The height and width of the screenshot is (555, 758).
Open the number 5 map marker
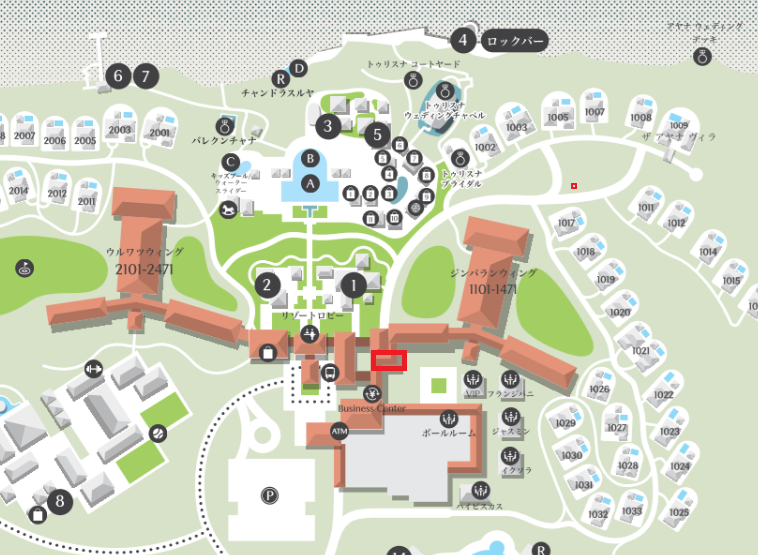point(376,133)
